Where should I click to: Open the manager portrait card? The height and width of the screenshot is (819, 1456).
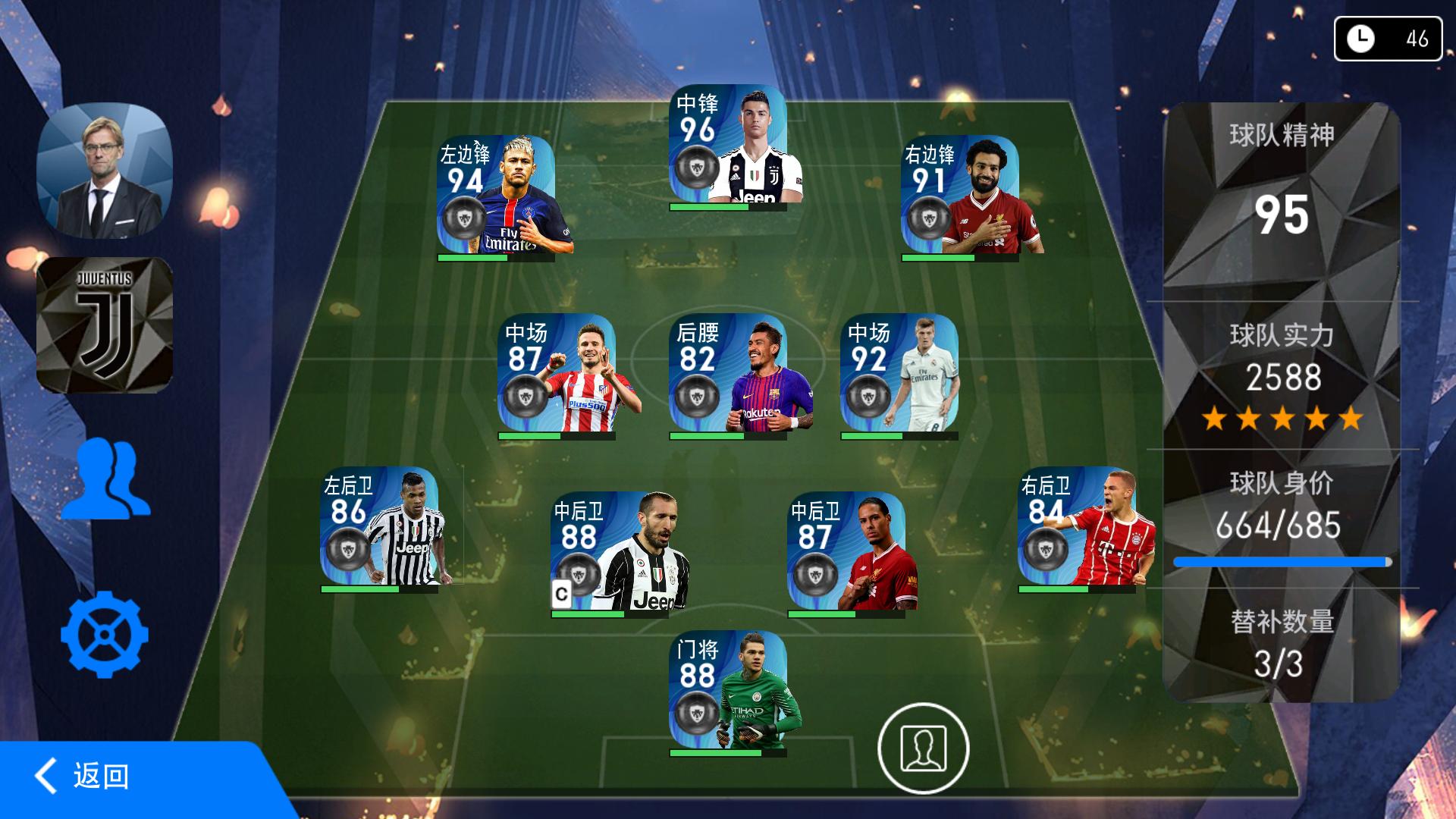point(105,171)
